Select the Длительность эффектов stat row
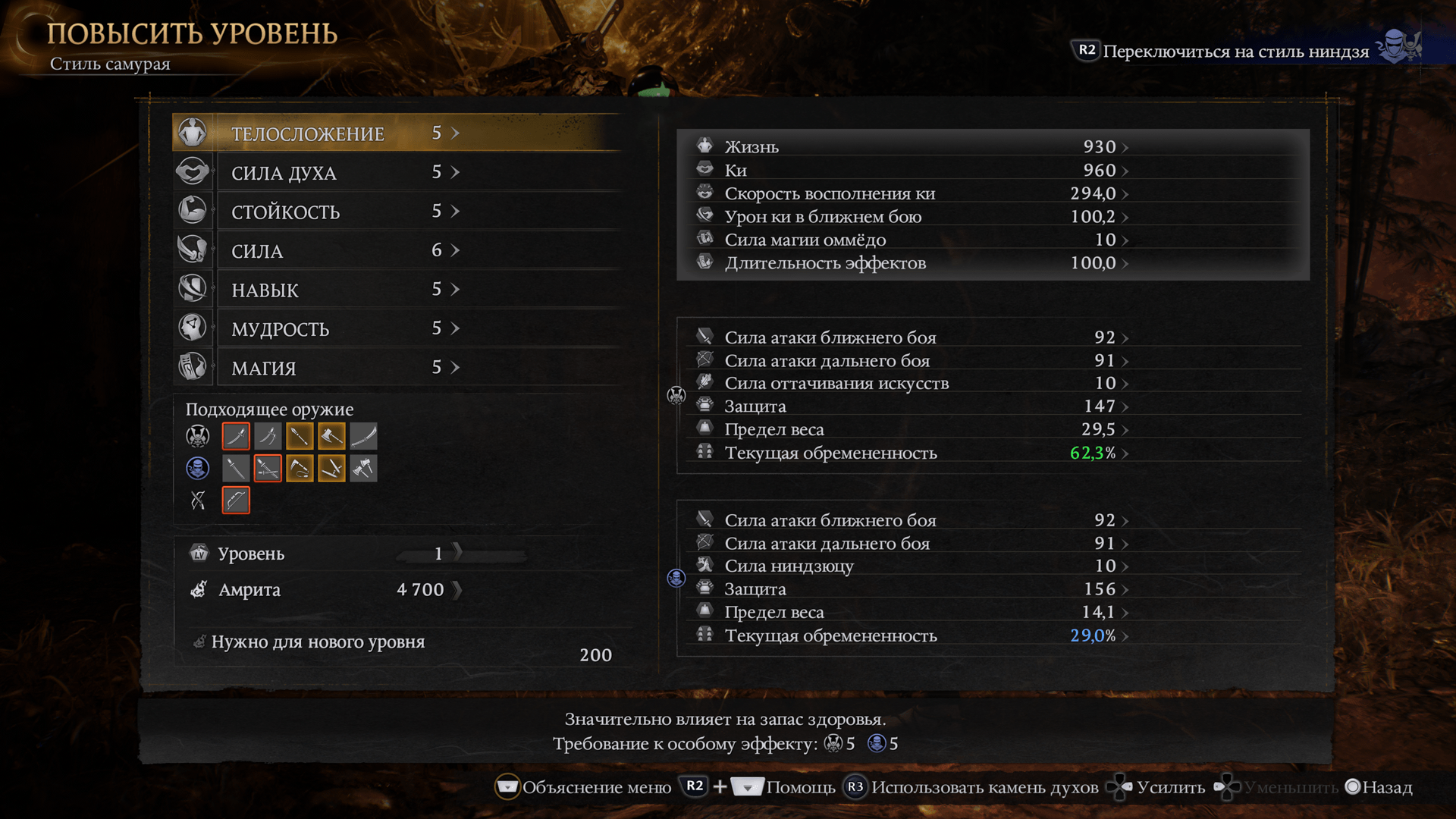 coord(910,263)
